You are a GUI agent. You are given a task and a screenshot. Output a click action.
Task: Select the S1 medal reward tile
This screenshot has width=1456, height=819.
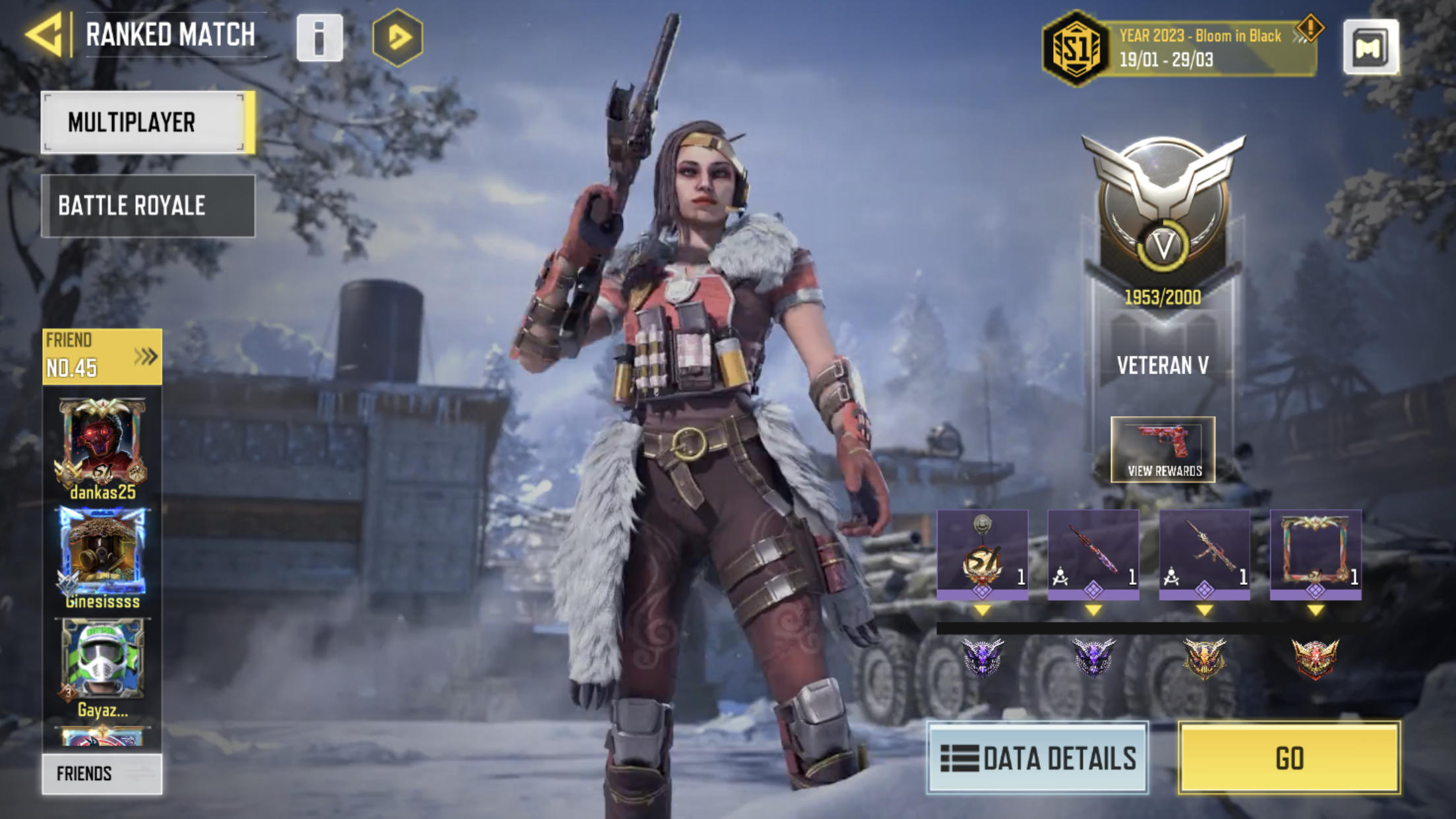coord(982,554)
